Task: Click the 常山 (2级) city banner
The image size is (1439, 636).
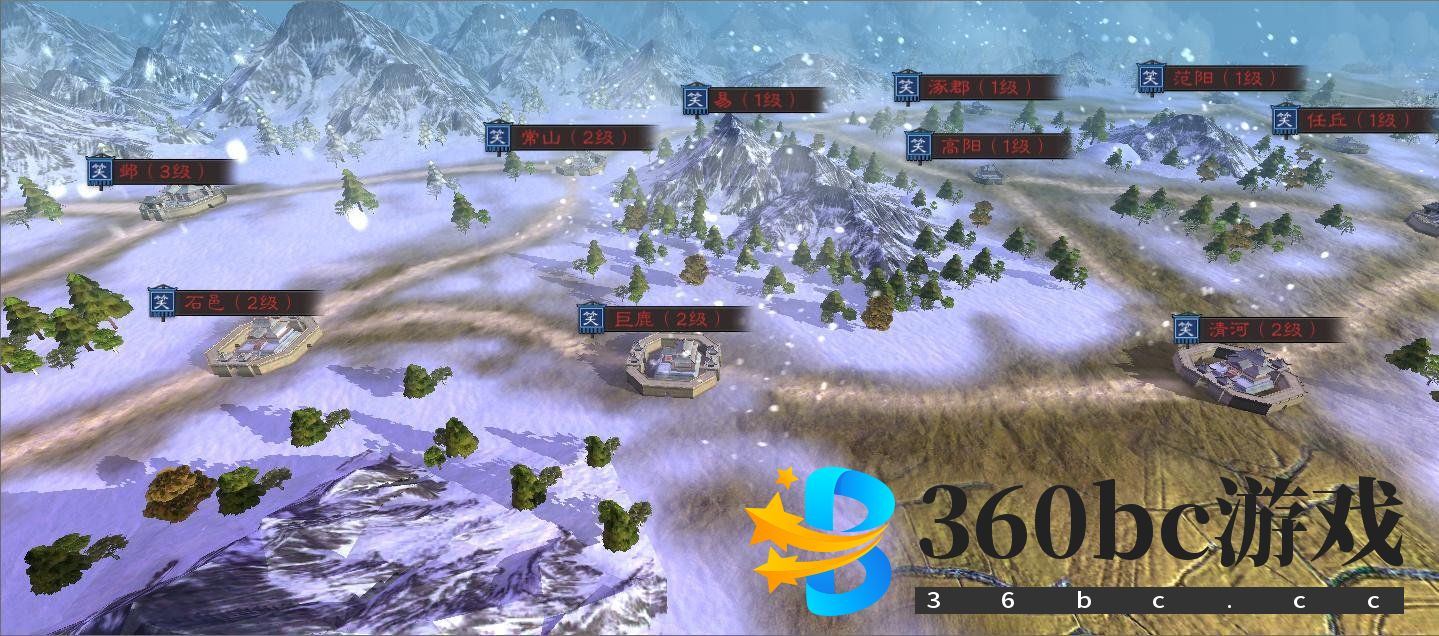Action: click(570, 138)
